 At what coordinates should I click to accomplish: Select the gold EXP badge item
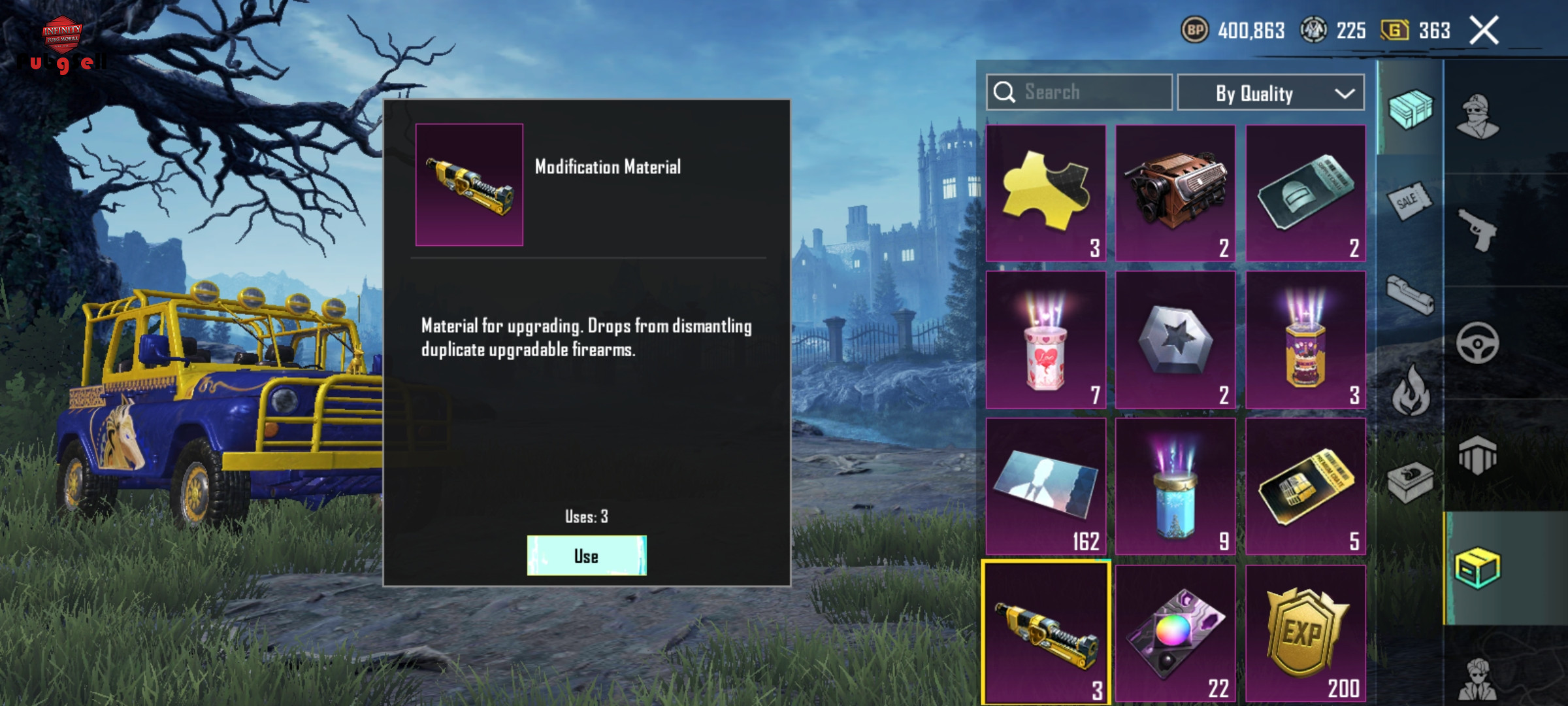(x=1305, y=633)
